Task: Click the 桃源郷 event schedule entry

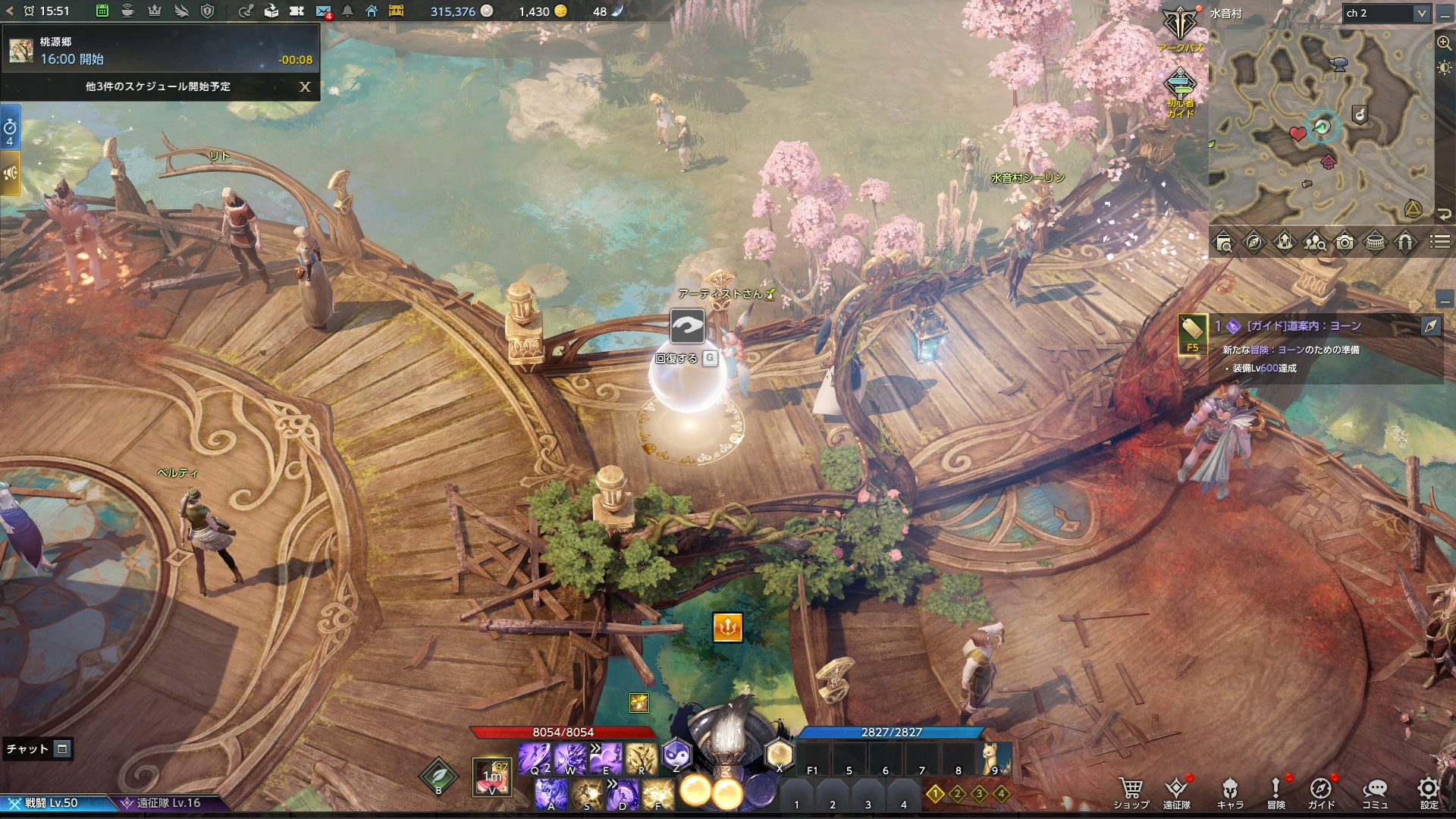Action: point(161,50)
